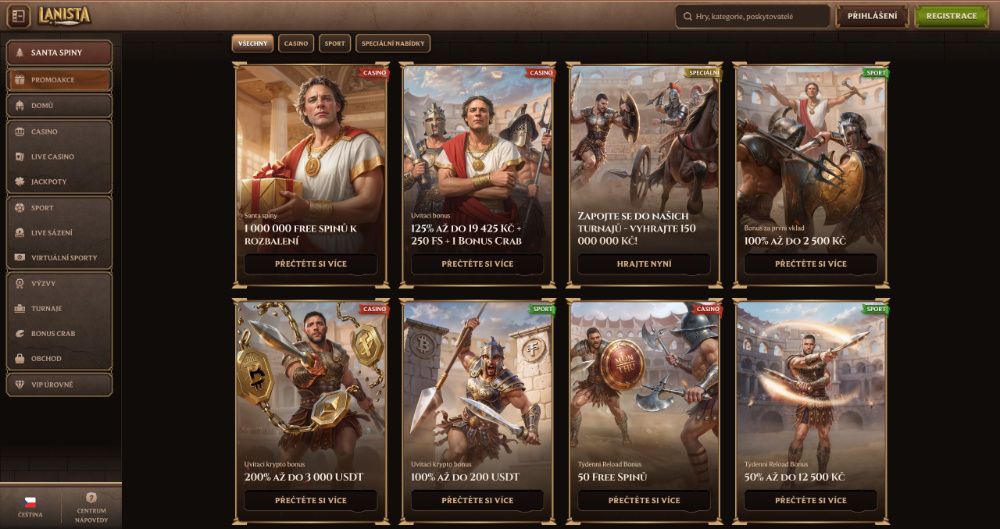Open Centrum Nápovědy help center
This screenshot has height=529, width=1000.
click(x=91, y=506)
